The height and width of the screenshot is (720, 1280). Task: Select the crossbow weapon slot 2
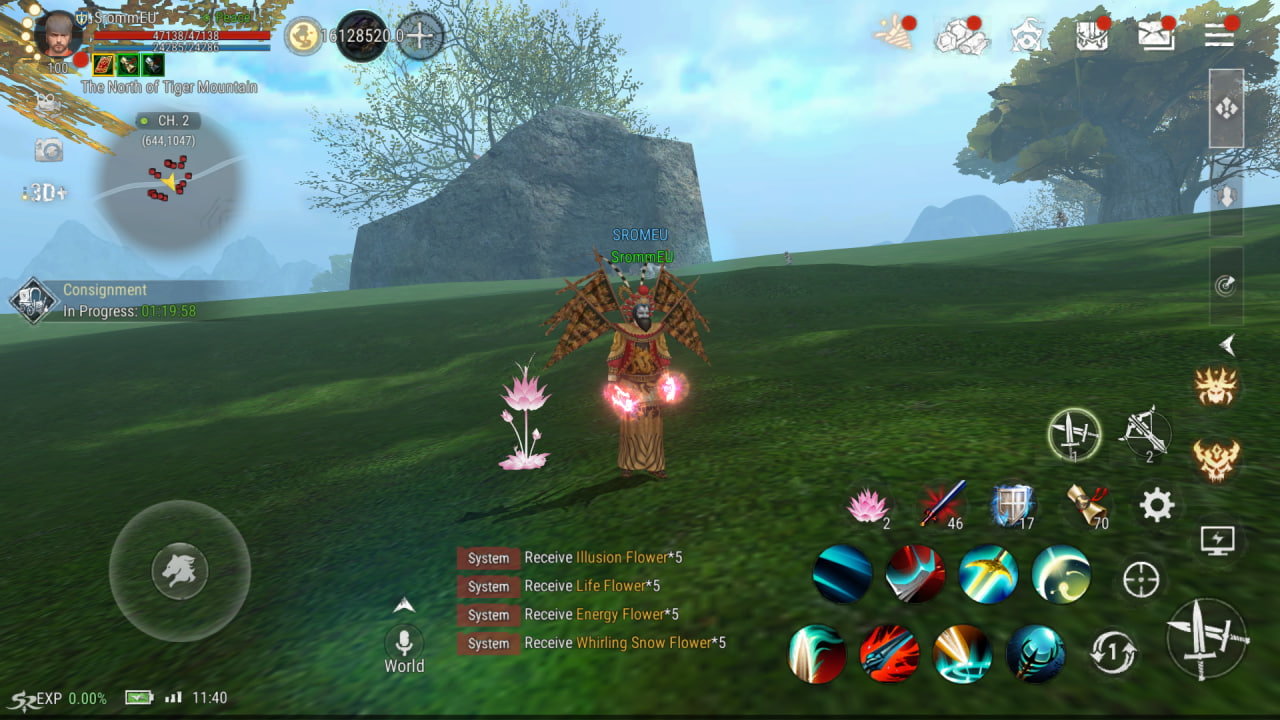[1145, 434]
